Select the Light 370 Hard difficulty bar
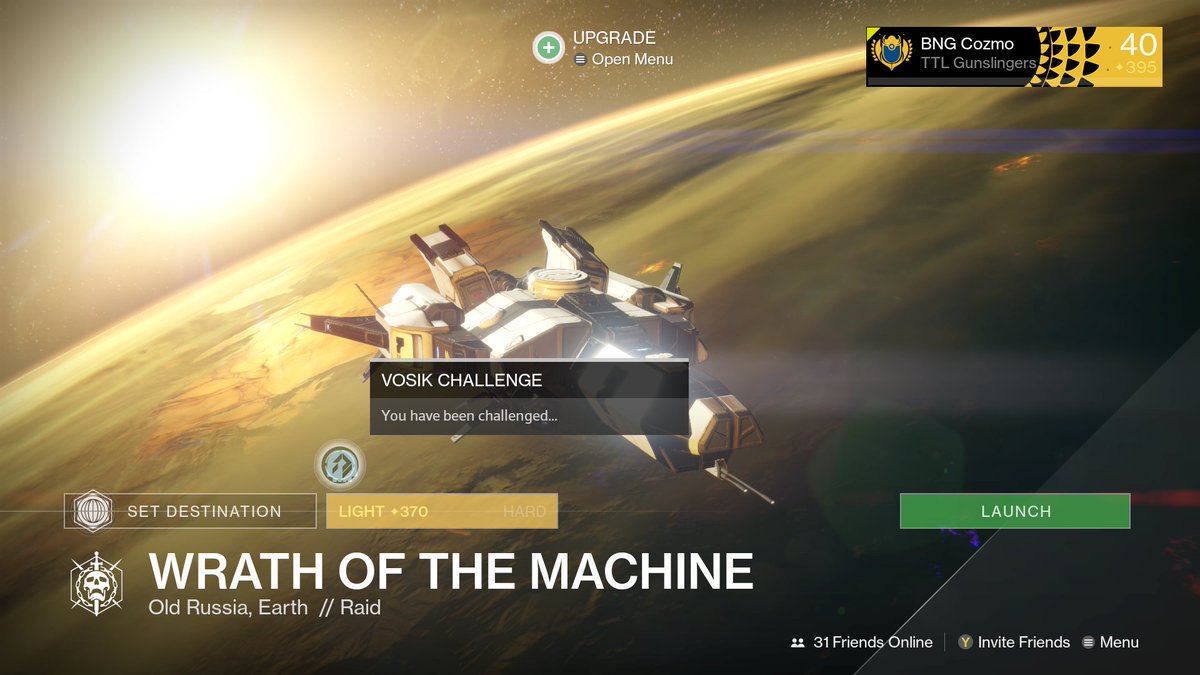This screenshot has width=1200, height=675. pyautogui.click(x=441, y=511)
